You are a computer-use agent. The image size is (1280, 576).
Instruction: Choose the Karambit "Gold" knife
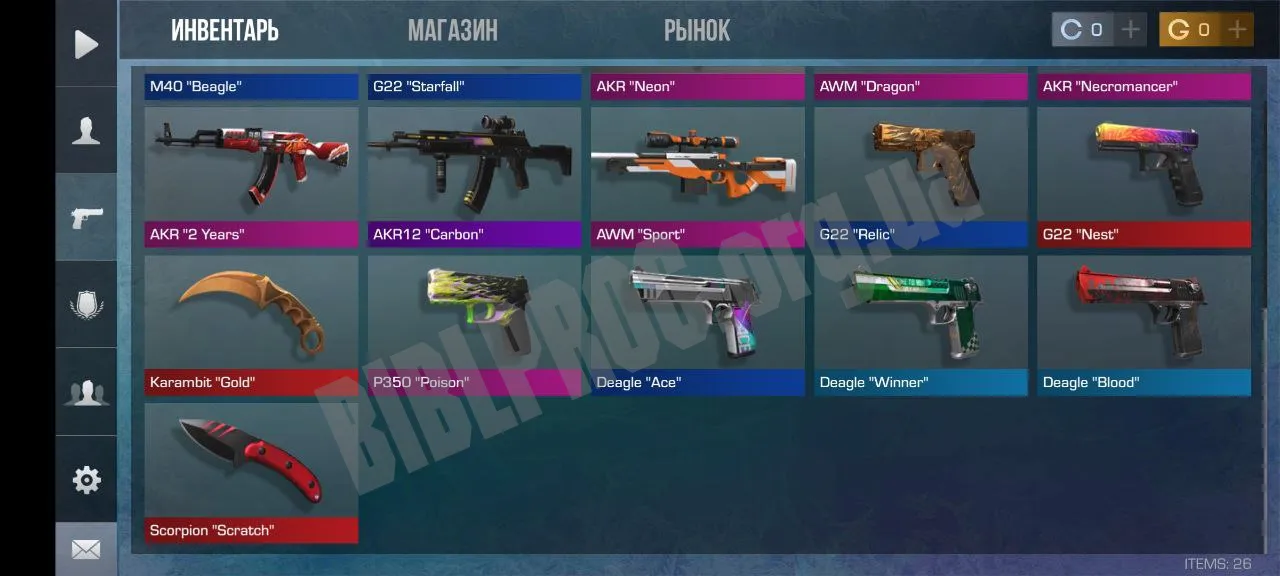[x=251, y=324]
